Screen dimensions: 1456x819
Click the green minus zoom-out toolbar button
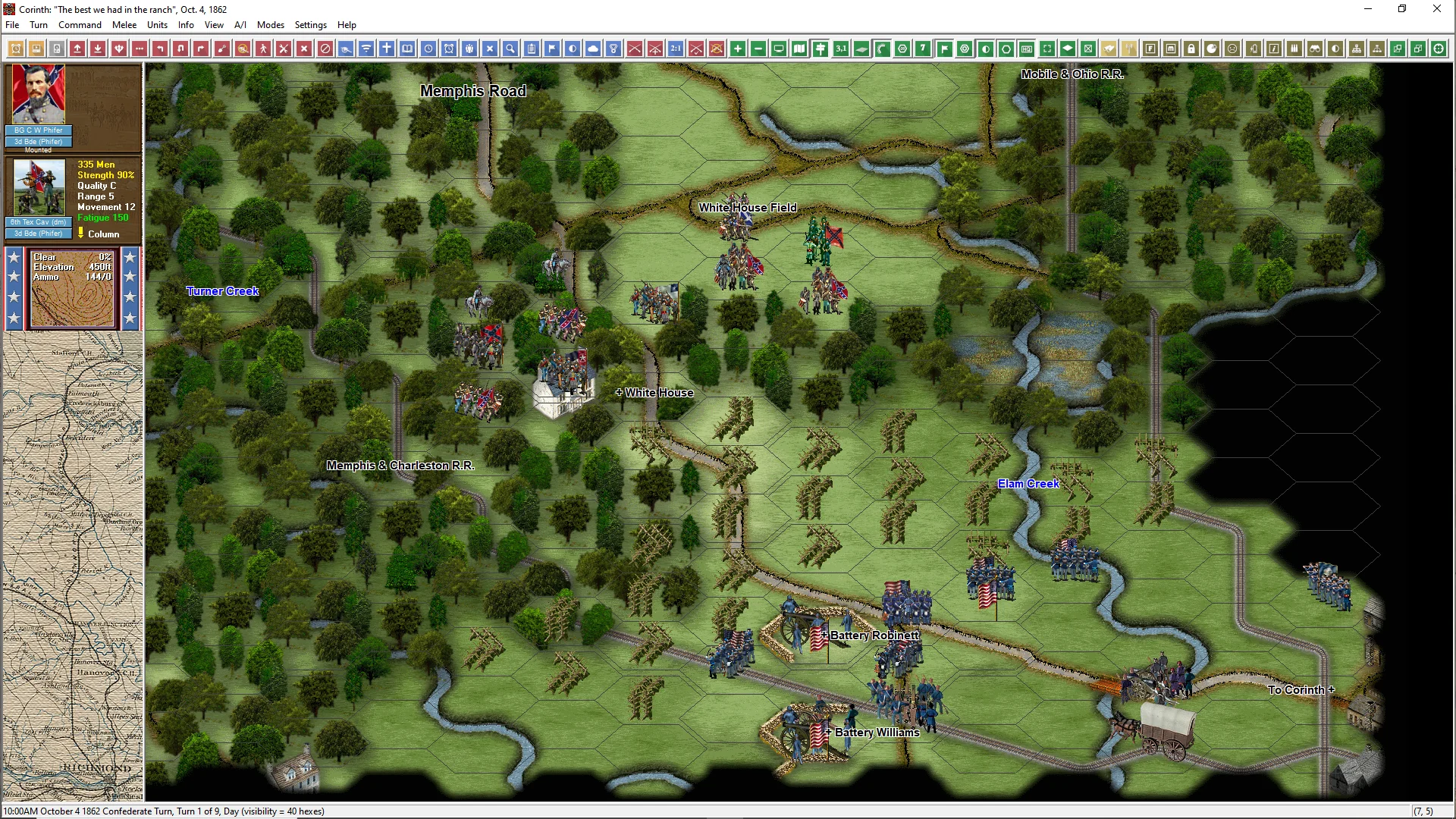758,49
